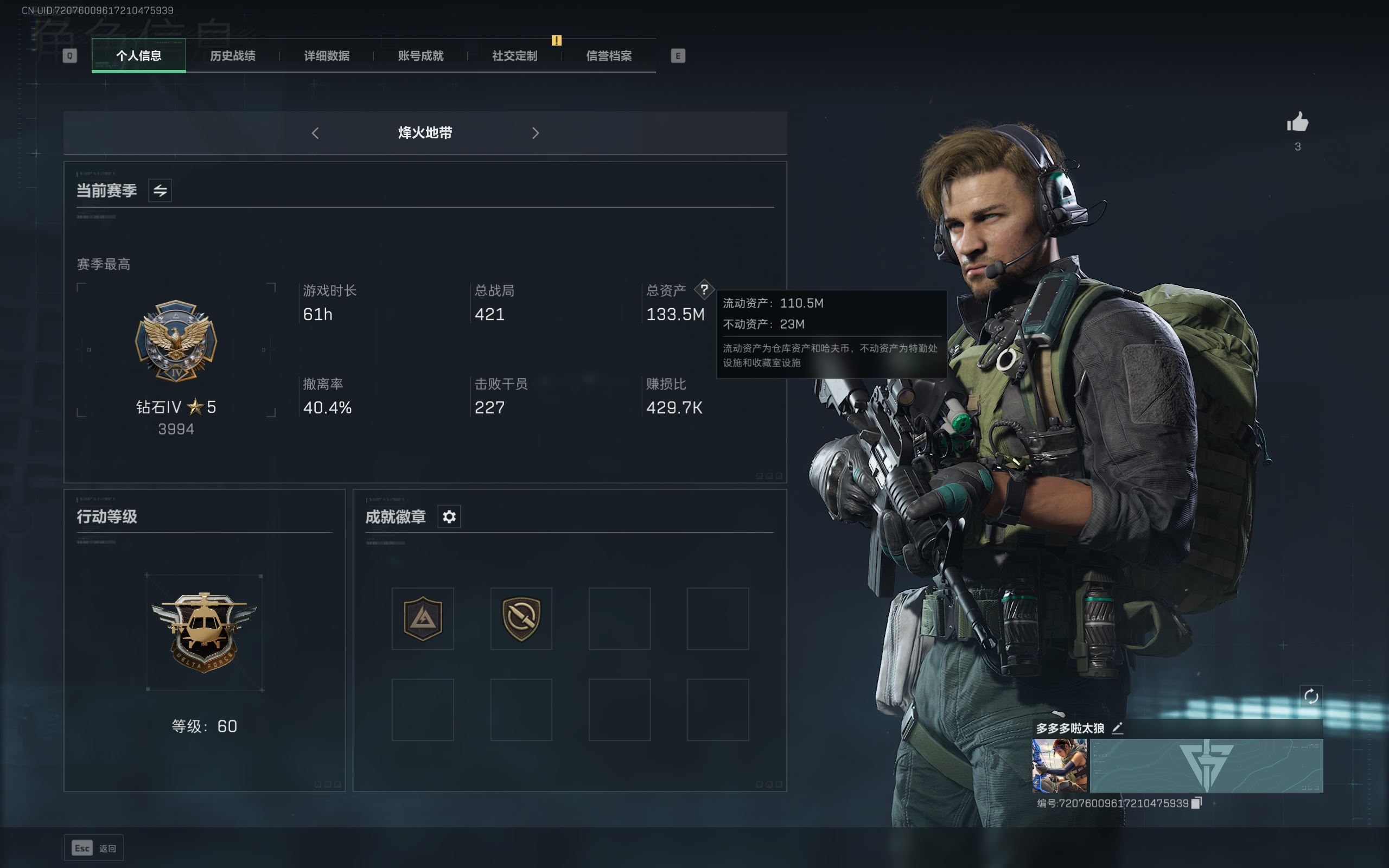1389x868 pixels.
Task: Click the refresh icon above the name card
Action: (1311, 697)
